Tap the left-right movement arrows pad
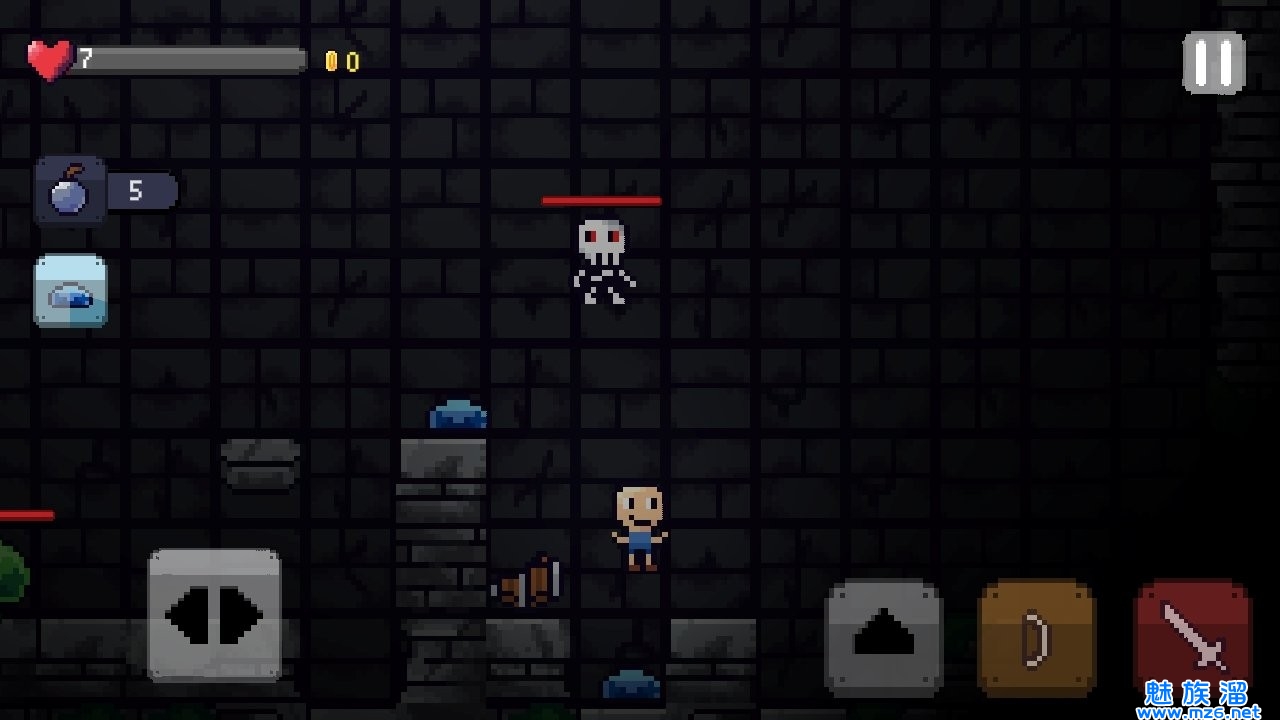Viewport: 1280px width, 720px height. (214, 614)
